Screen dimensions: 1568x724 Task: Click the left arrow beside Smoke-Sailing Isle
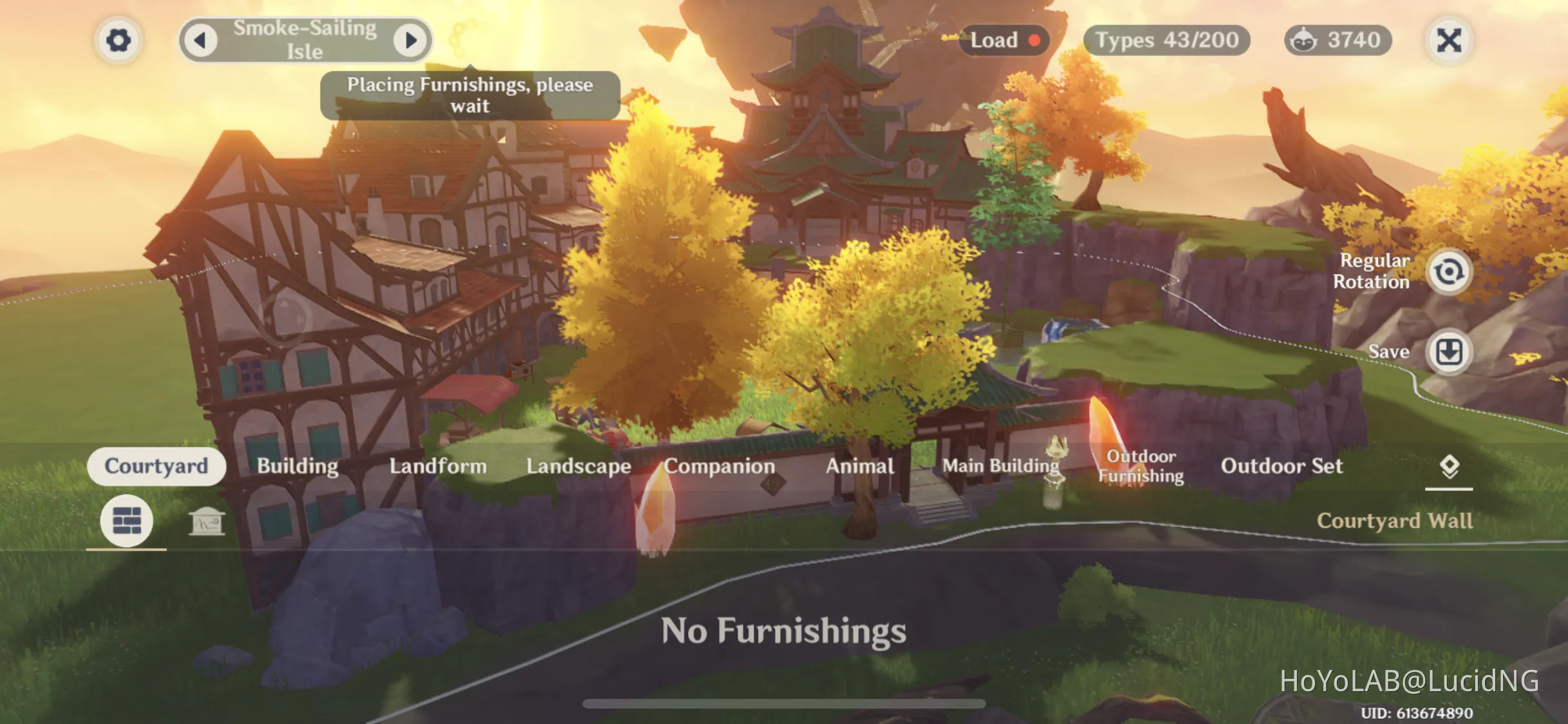(x=201, y=40)
